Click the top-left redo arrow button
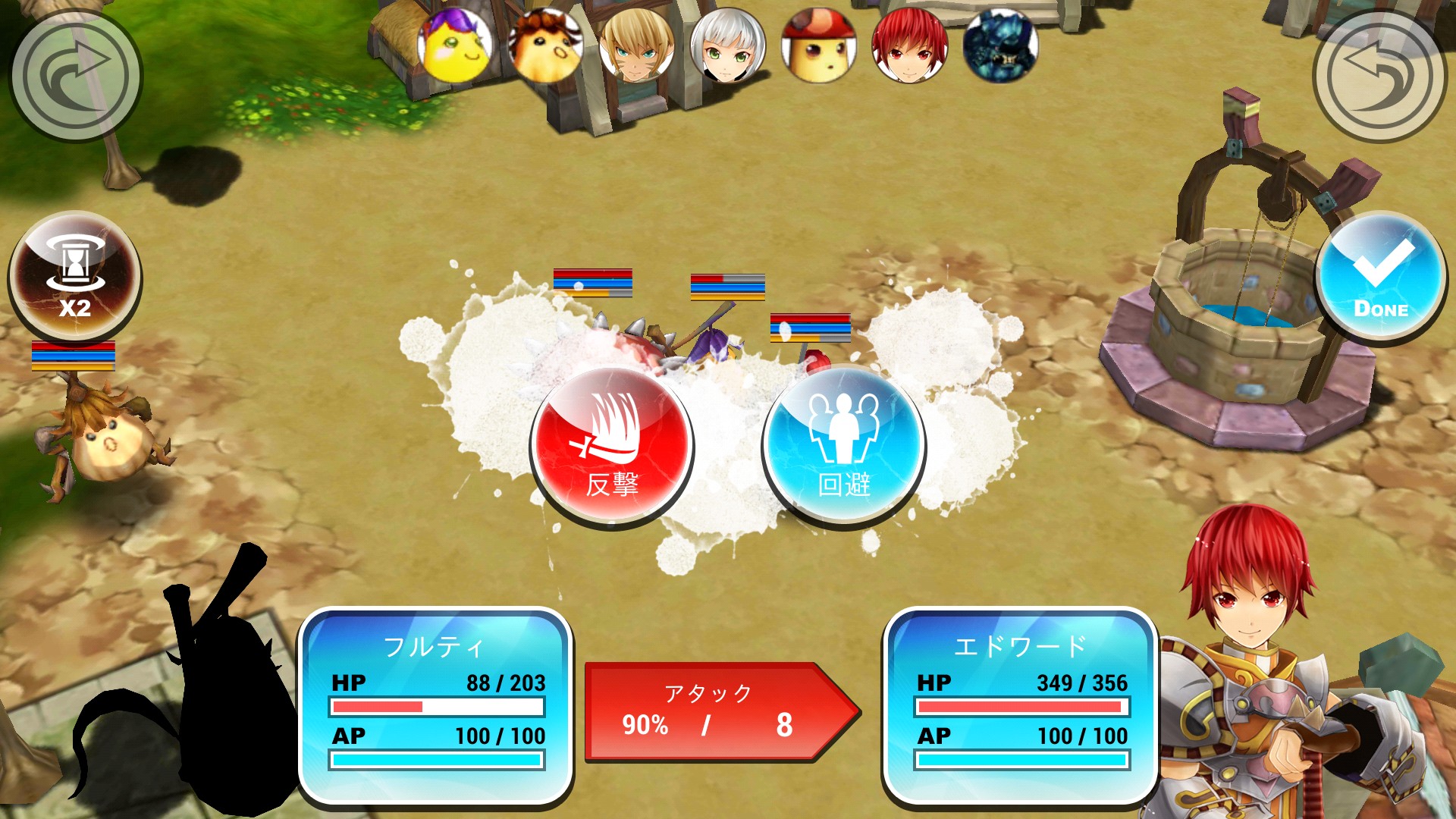Screen dimensions: 1456x819 click(74, 74)
